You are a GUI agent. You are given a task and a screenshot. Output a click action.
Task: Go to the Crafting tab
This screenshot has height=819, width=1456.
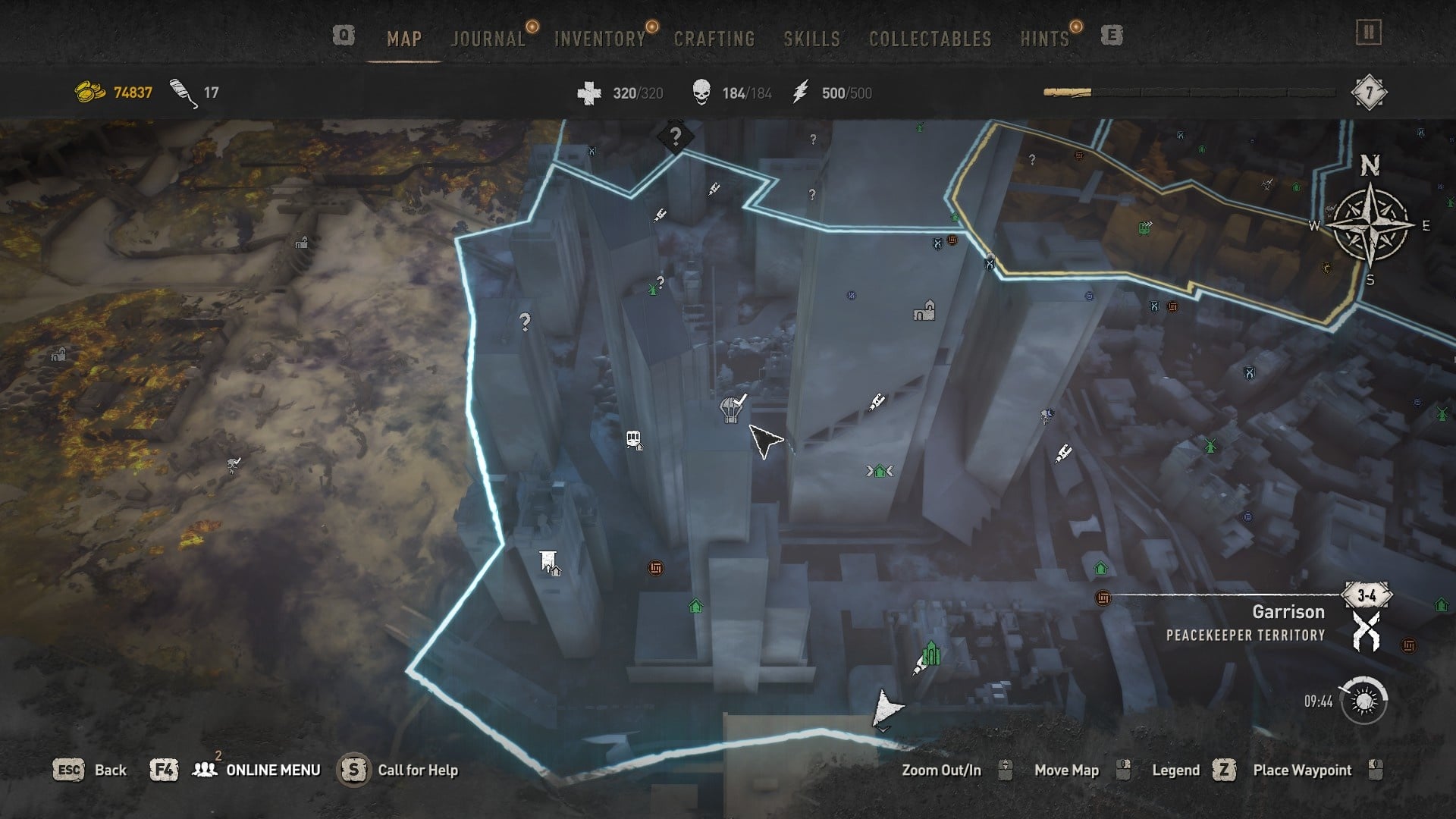point(714,39)
